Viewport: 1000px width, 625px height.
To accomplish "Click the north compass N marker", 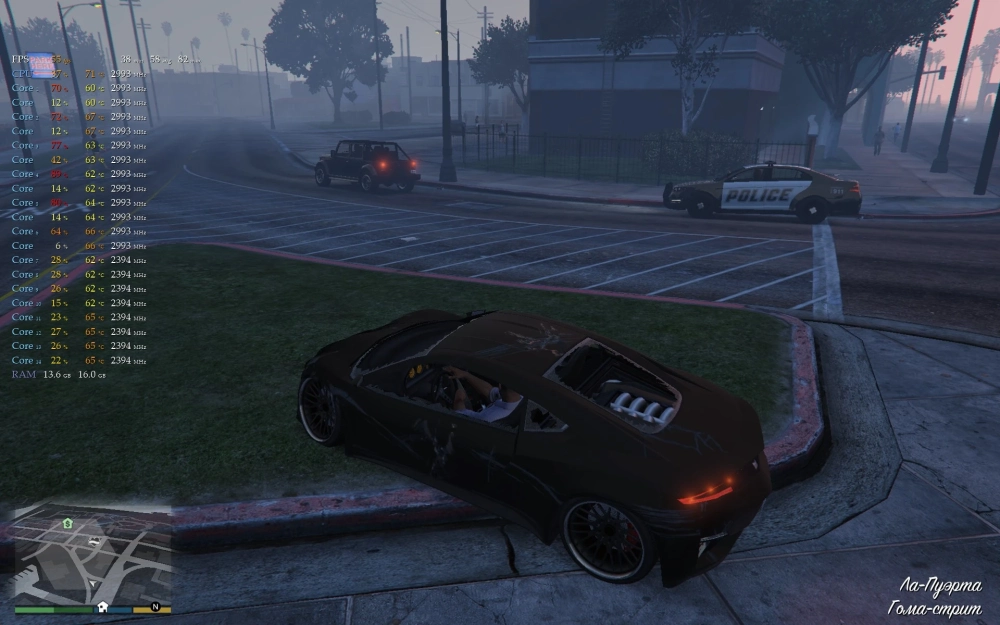I will click(155, 607).
